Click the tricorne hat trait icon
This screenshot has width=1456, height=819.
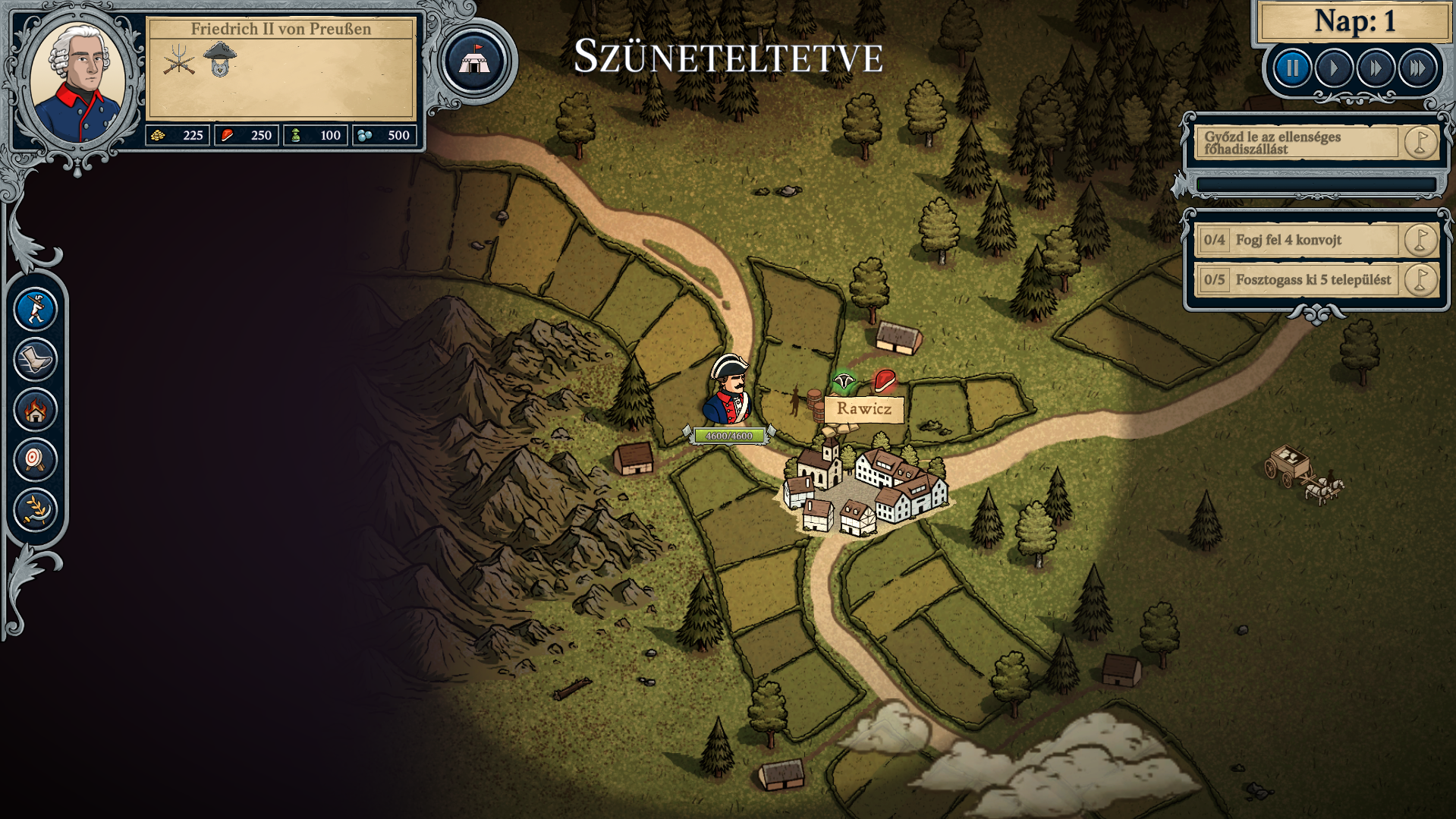(x=220, y=59)
